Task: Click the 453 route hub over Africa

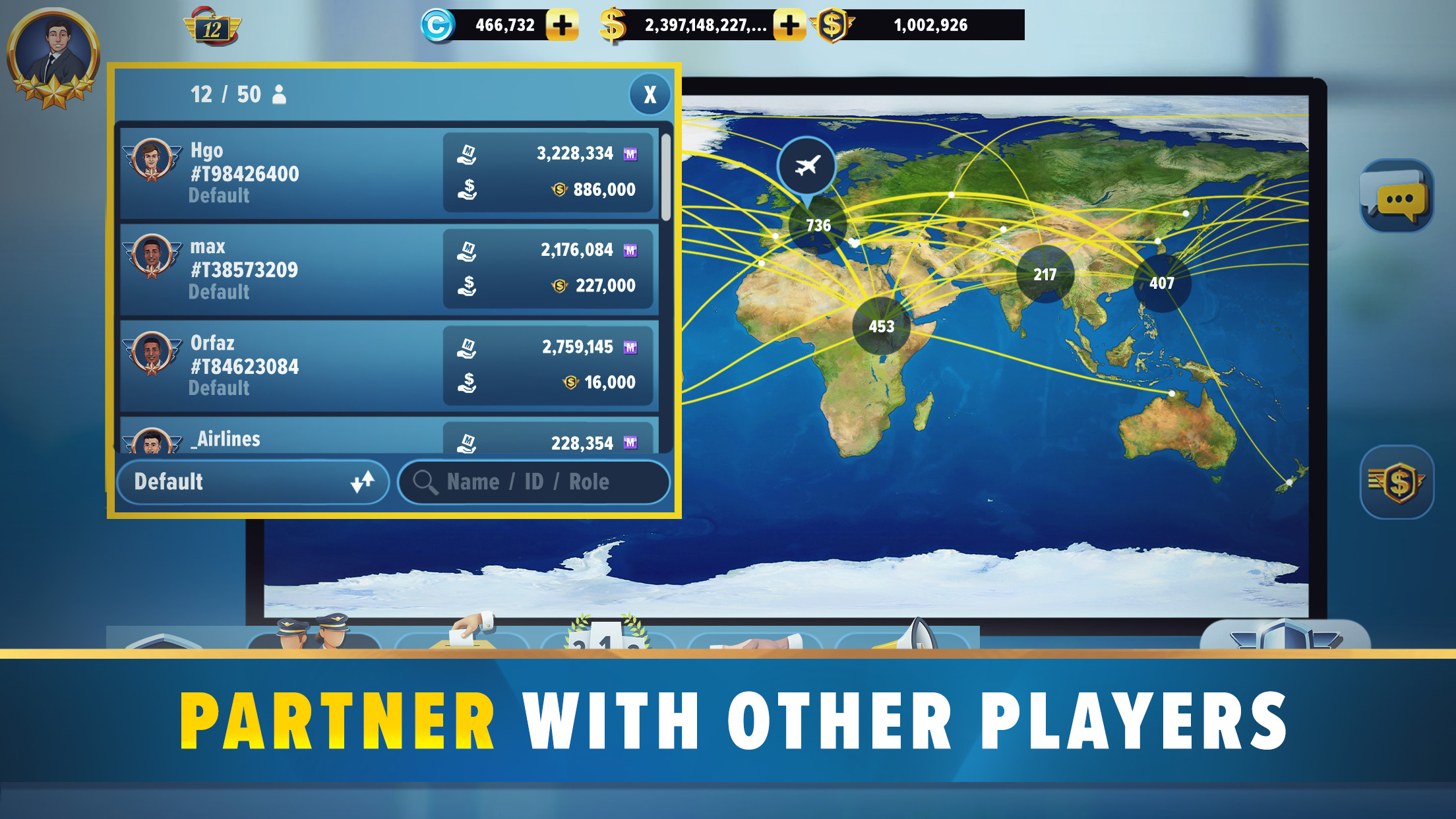Action: click(883, 324)
